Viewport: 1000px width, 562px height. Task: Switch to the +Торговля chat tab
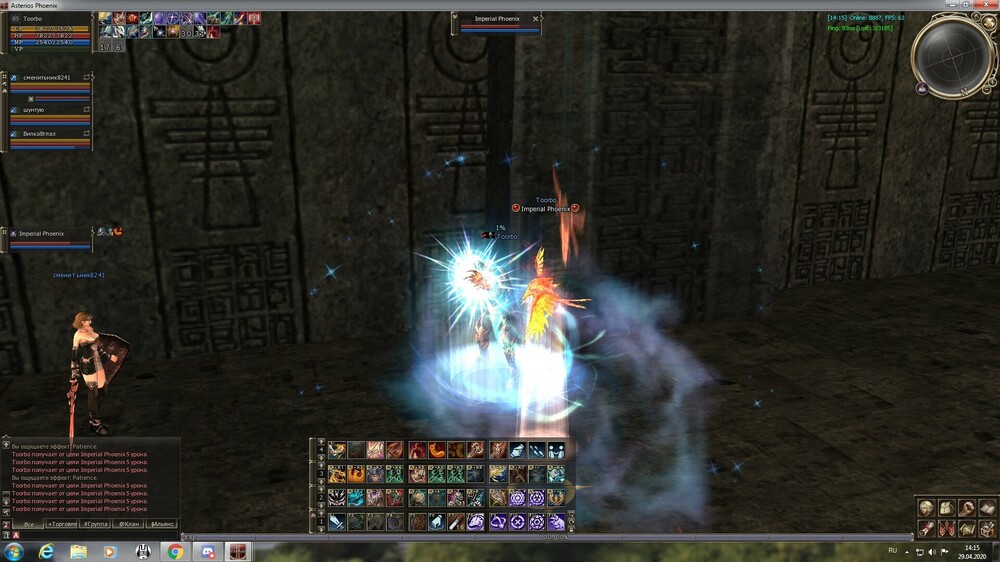click(x=62, y=524)
